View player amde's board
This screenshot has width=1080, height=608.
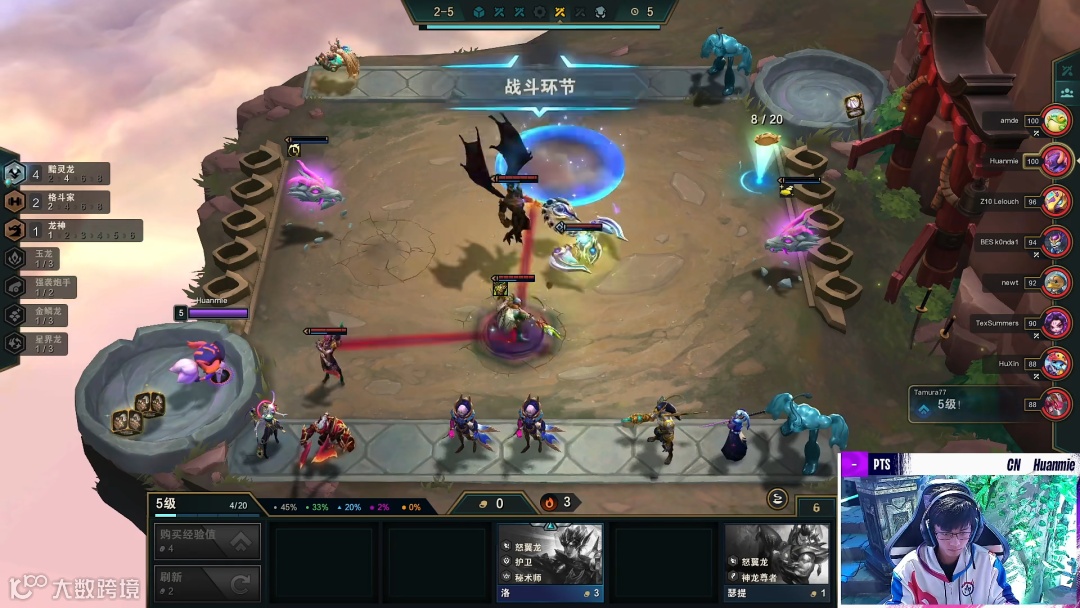(1055, 121)
